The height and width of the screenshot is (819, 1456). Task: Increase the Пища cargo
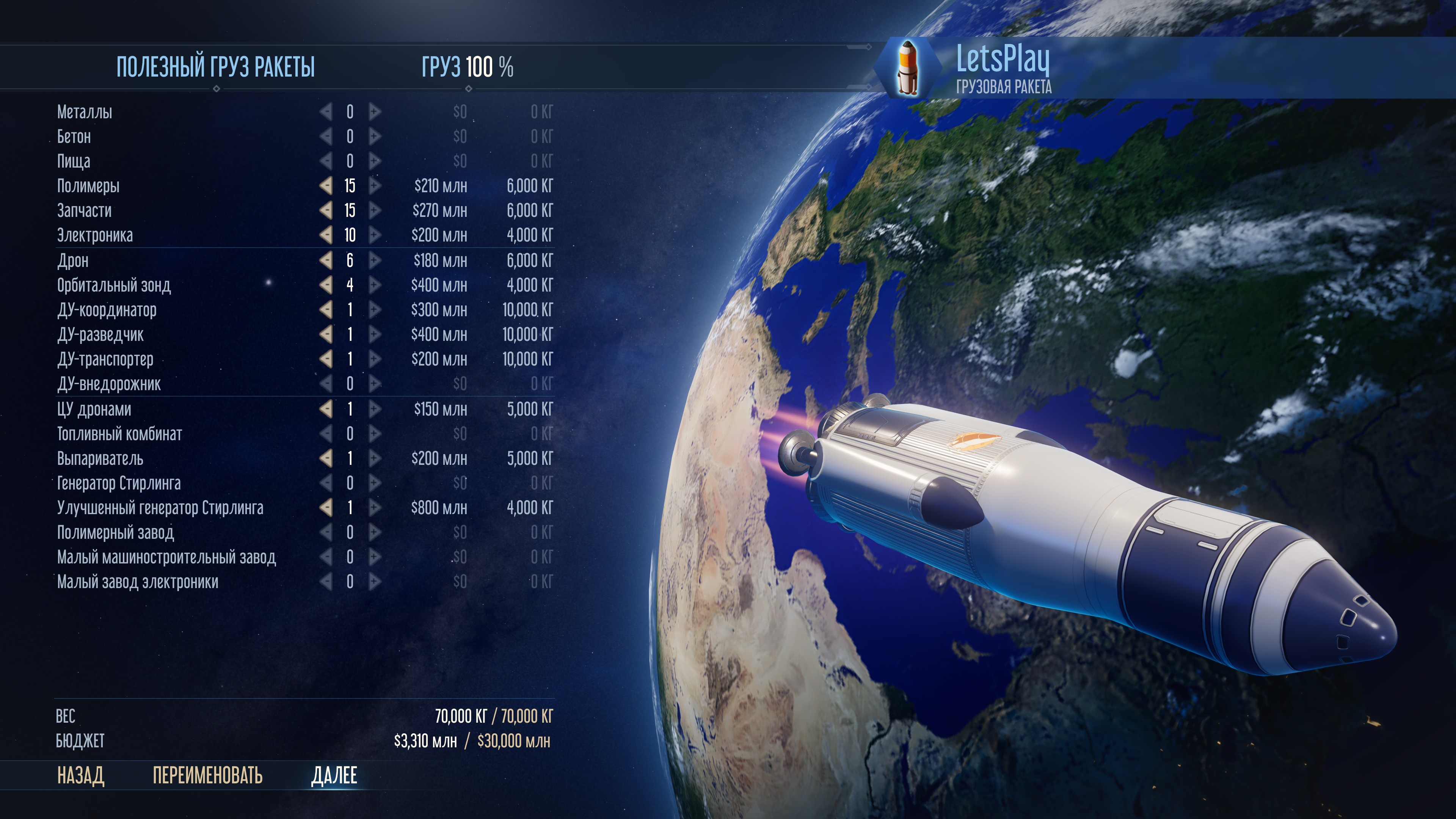[x=374, y=161]
